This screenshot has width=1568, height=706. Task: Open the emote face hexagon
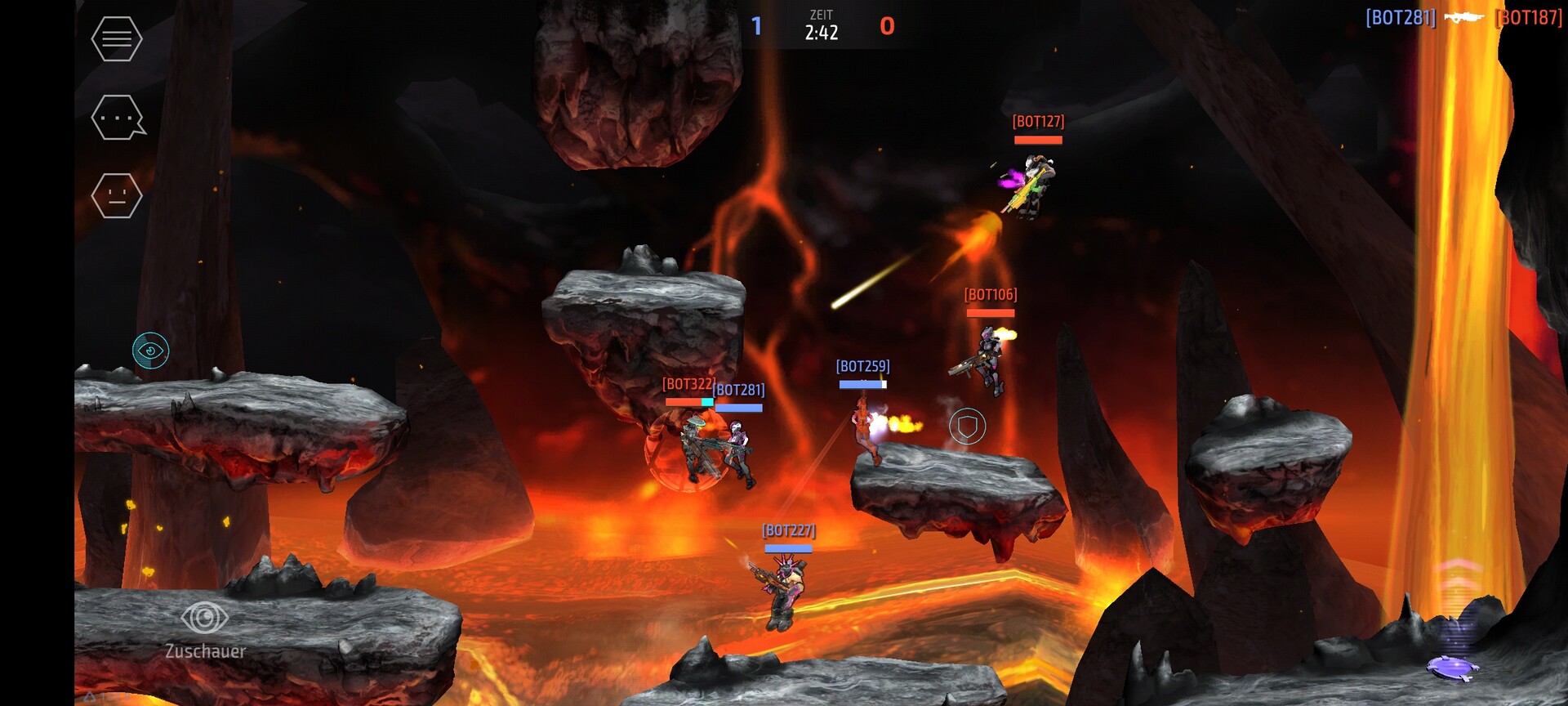point(117,196)
